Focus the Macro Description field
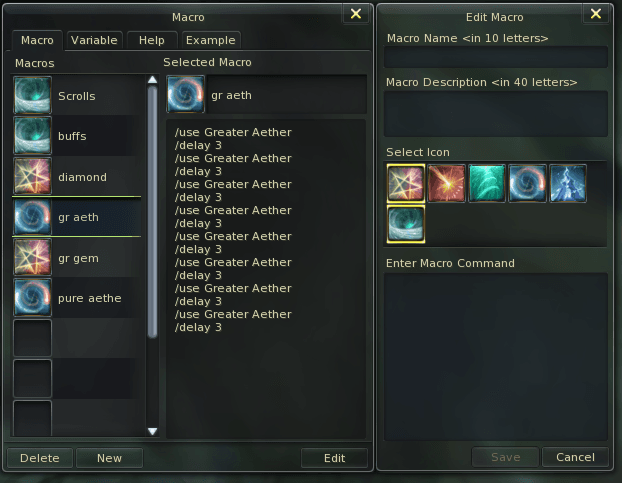The width and height of the screenshot is (622, 483). pyautogui.click(x=496, y=112)
